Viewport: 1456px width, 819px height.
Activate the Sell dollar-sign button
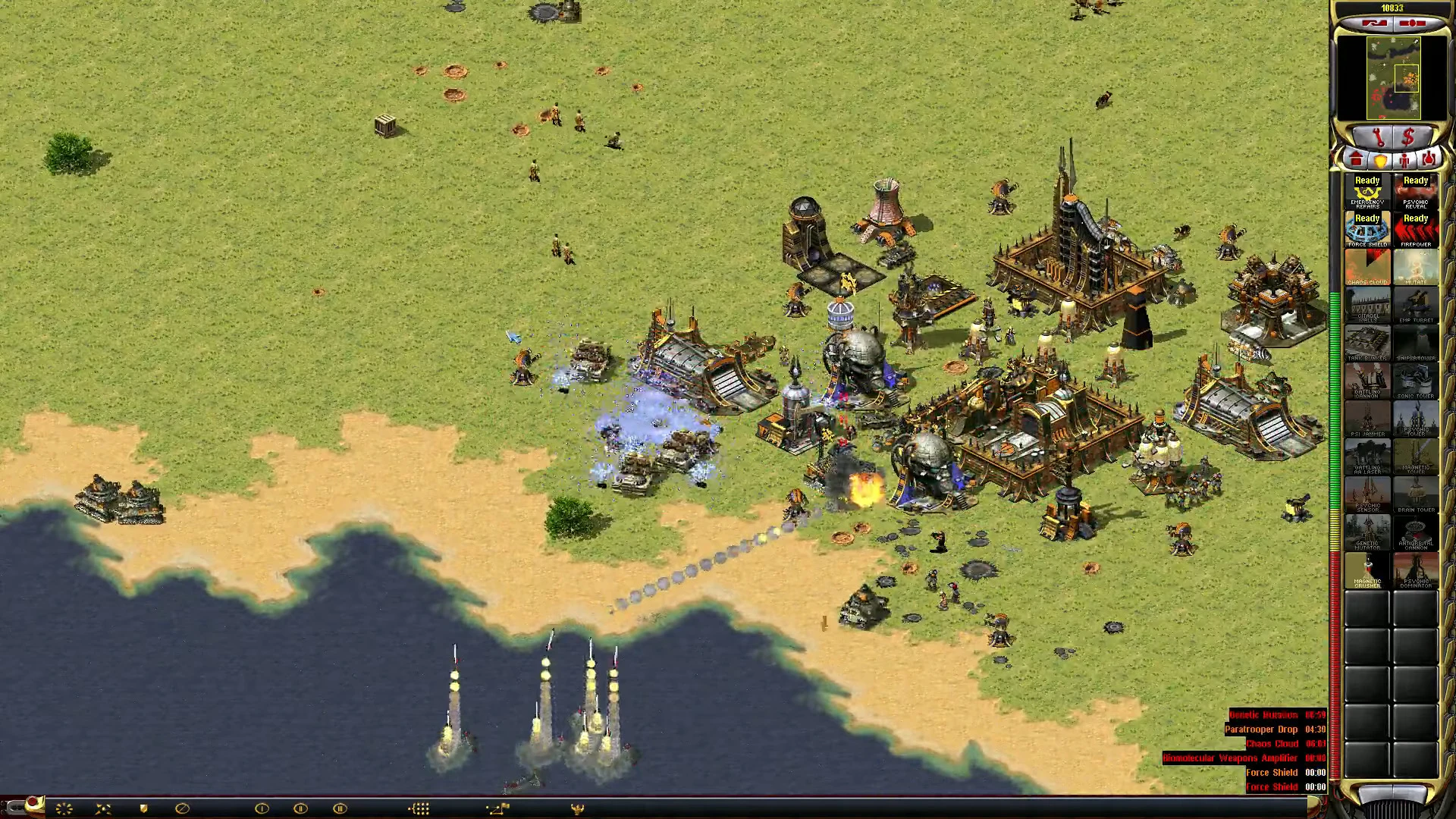click(1408, 138)
